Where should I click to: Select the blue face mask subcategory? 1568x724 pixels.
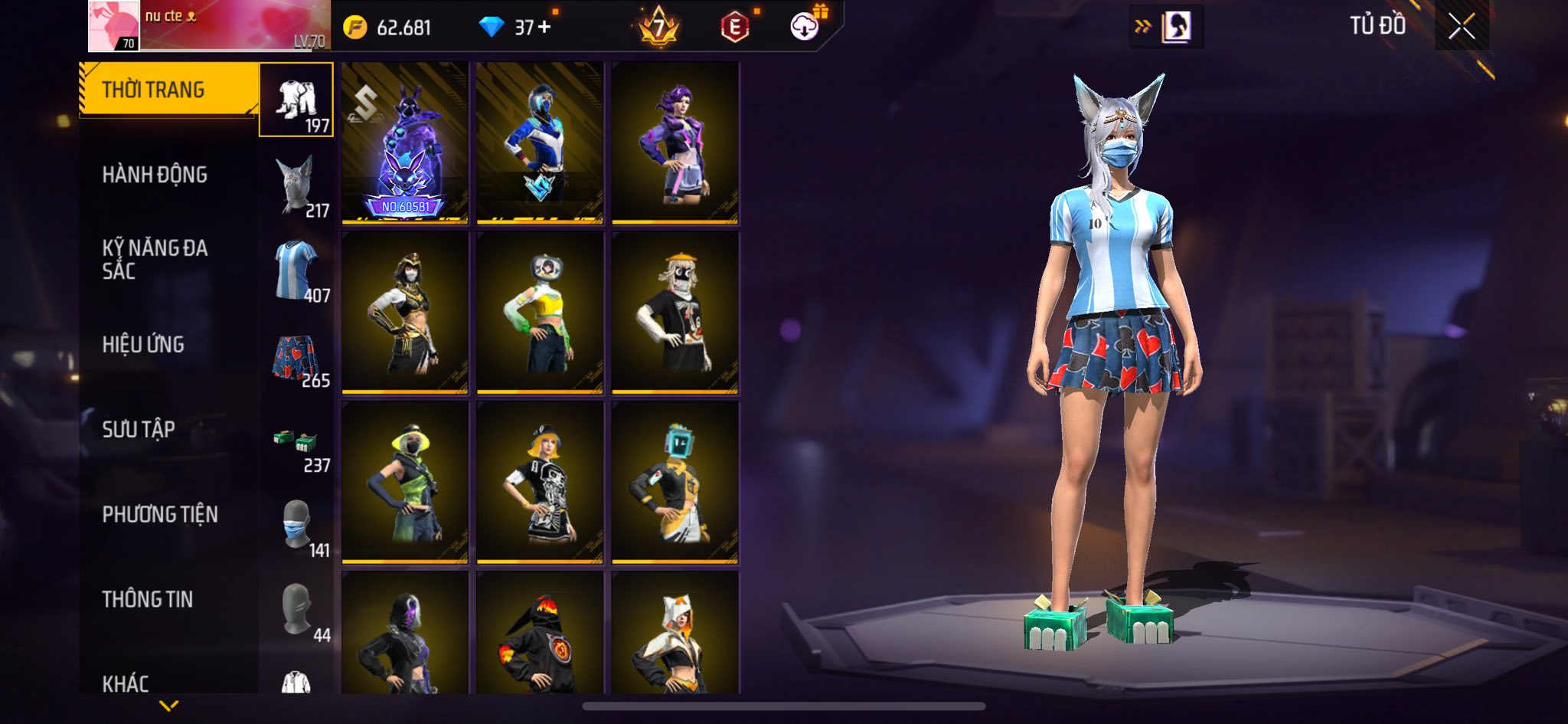point(297,527)
